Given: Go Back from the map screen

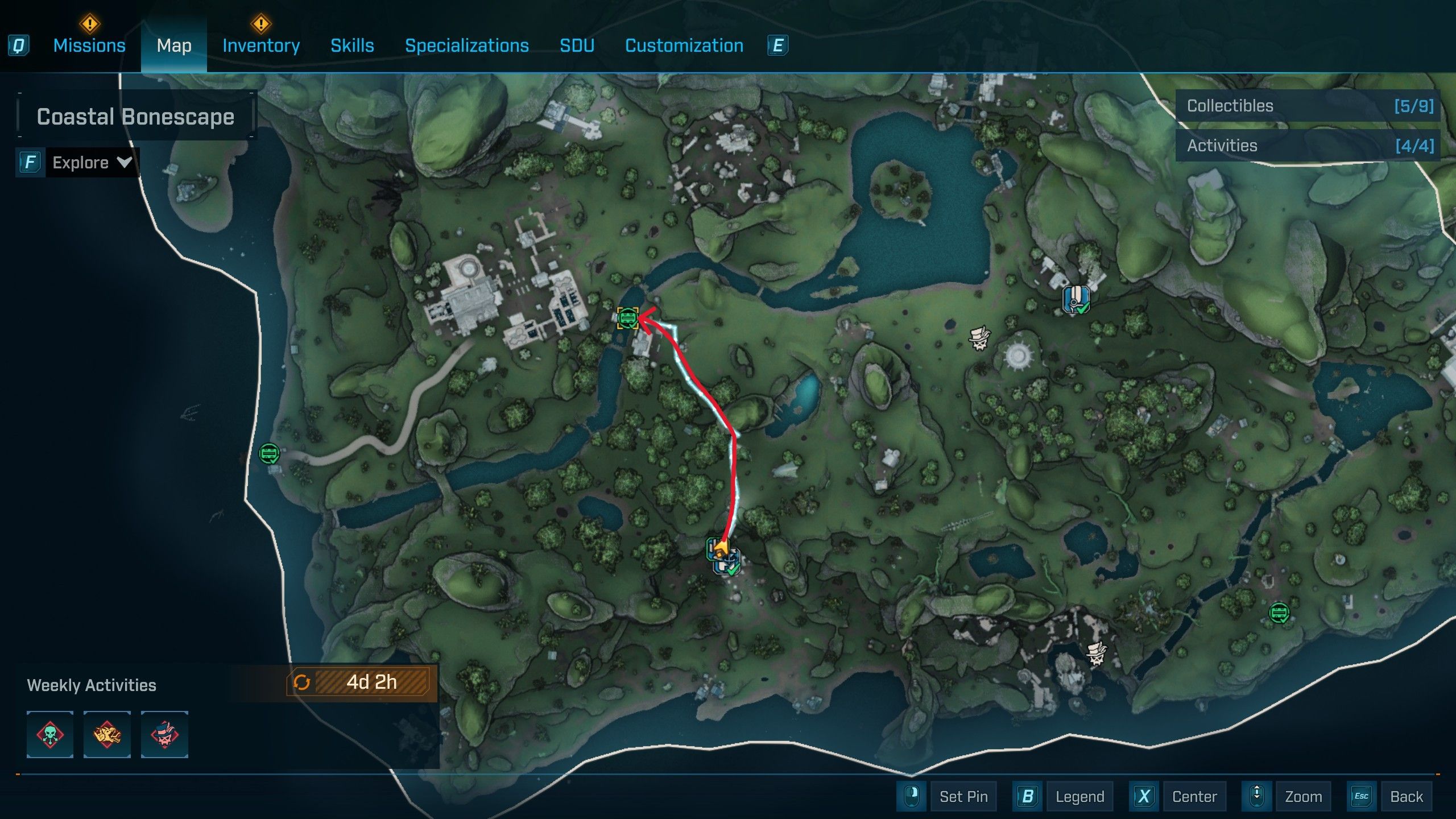Looking at the screenshot, I should point(1406,796).
